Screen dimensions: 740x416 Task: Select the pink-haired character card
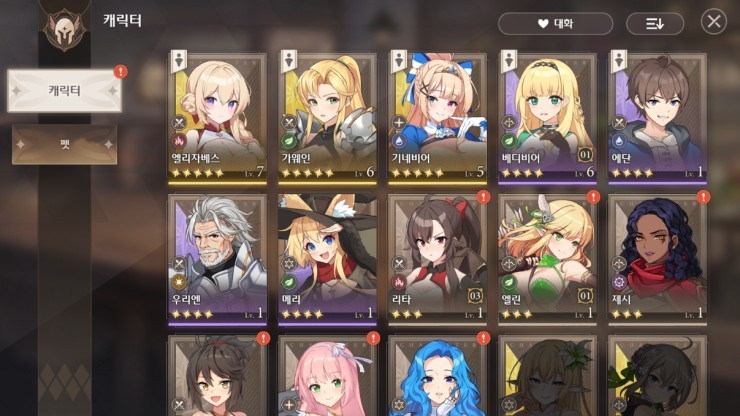coord(327,378)
